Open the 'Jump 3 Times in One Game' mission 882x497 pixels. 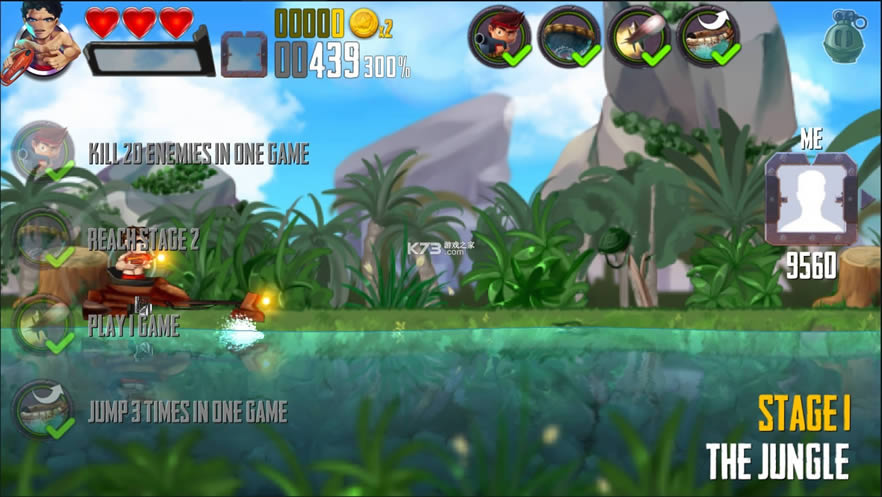click(x=187, y=412)
